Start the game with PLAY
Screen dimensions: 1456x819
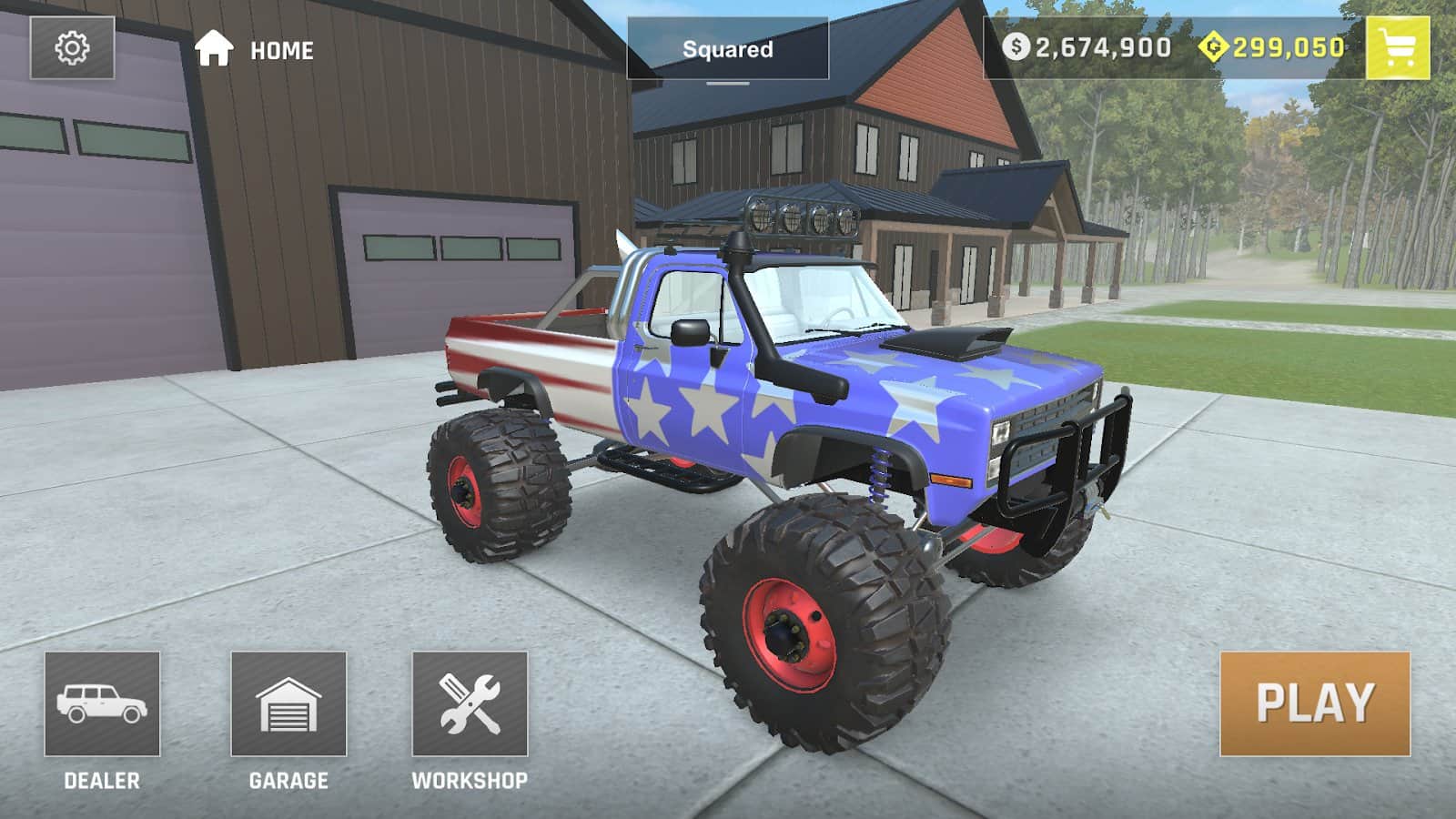pyautogui.click(x=1315, y=703)
